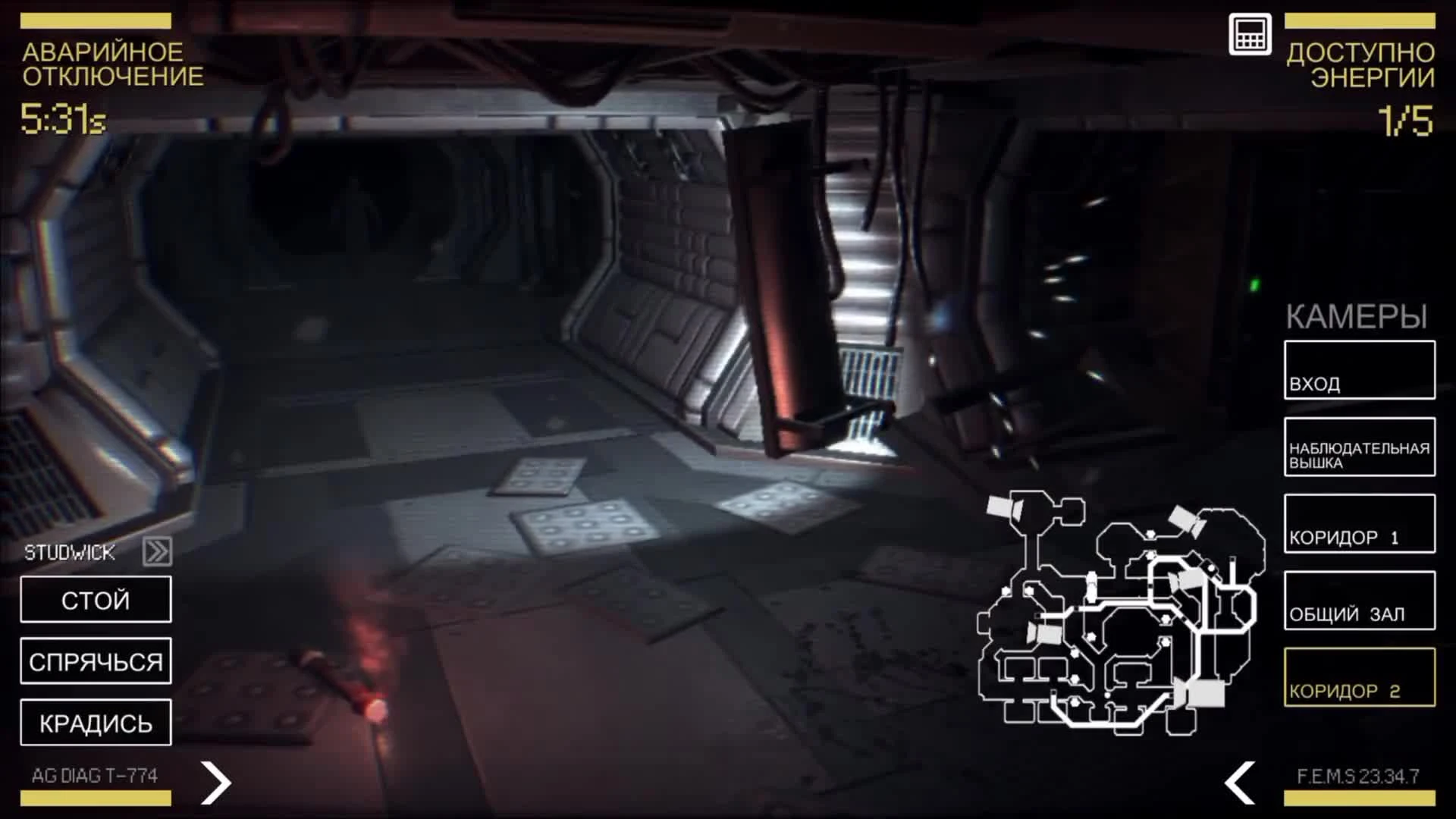Click the camera icon at the minimap's upper right

point(1185,519)
